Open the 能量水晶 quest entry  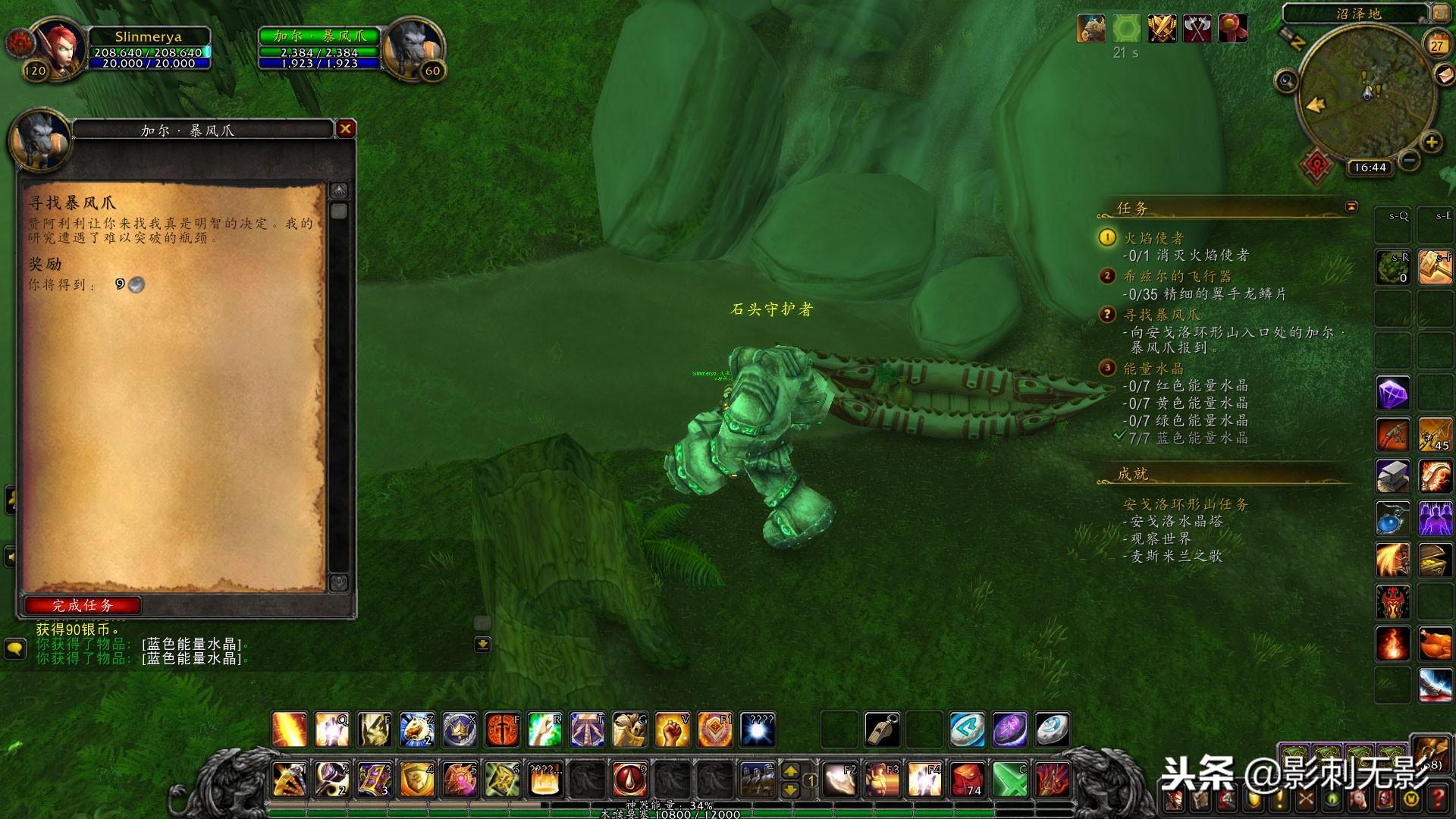tap(1153, 369)
